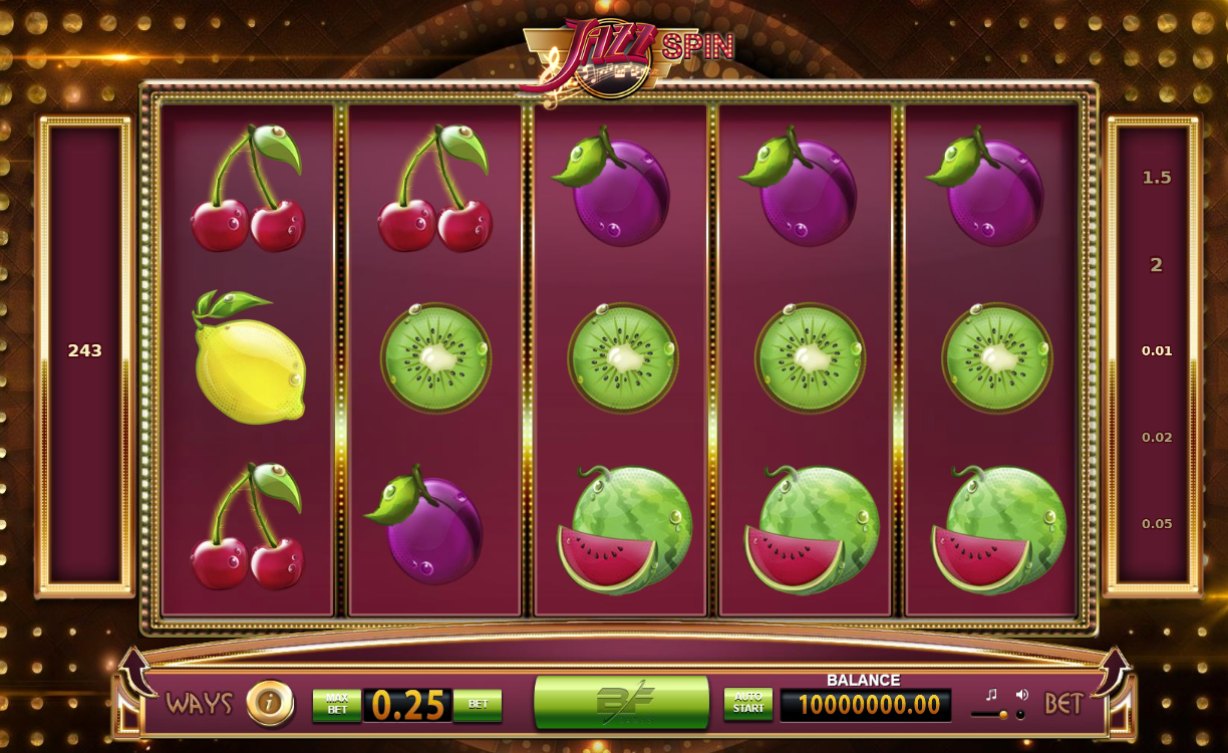Image resolution: width=1228 pixels, height=753 pixels.
Task: Choose the 2 bet value
Action: pos(1156,265)
